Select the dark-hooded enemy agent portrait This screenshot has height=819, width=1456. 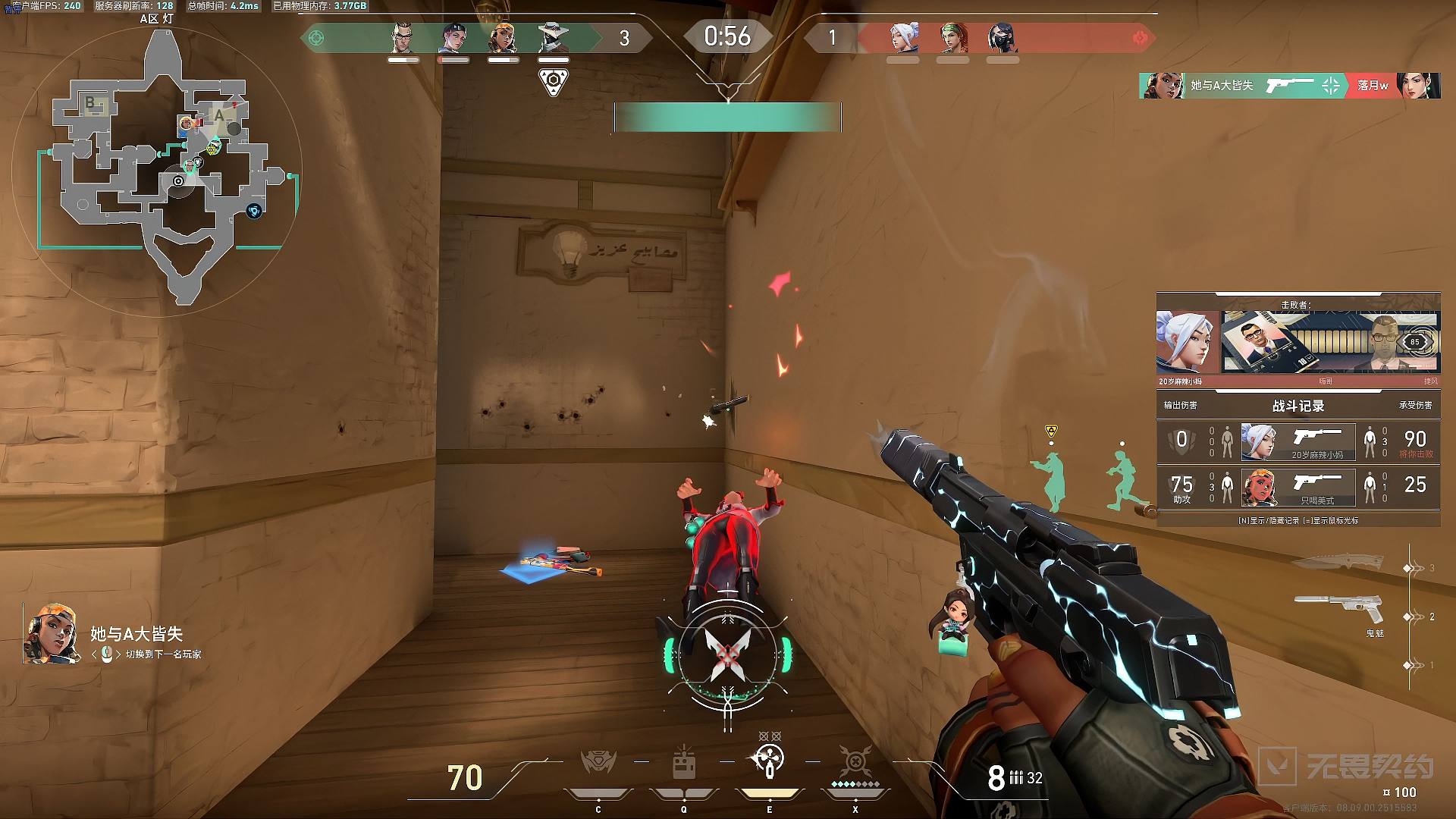(x=1003, y=37)
